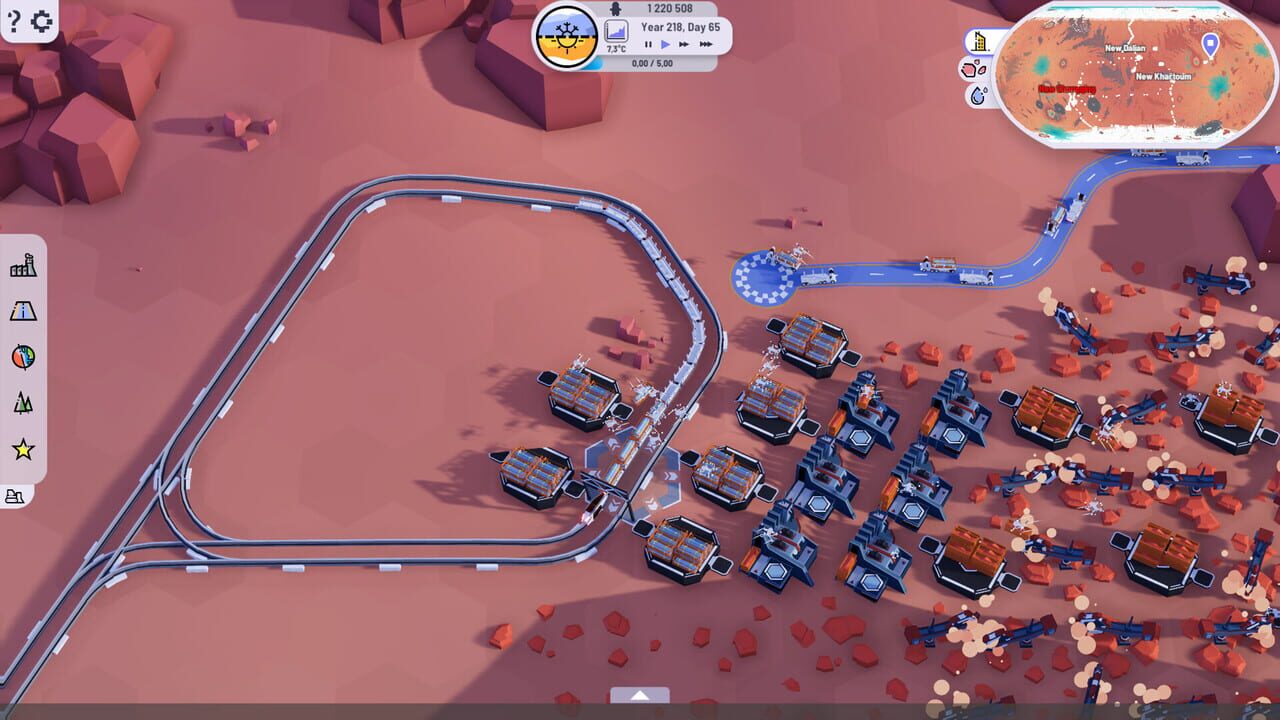Open the settings gear

pos(40,20)
